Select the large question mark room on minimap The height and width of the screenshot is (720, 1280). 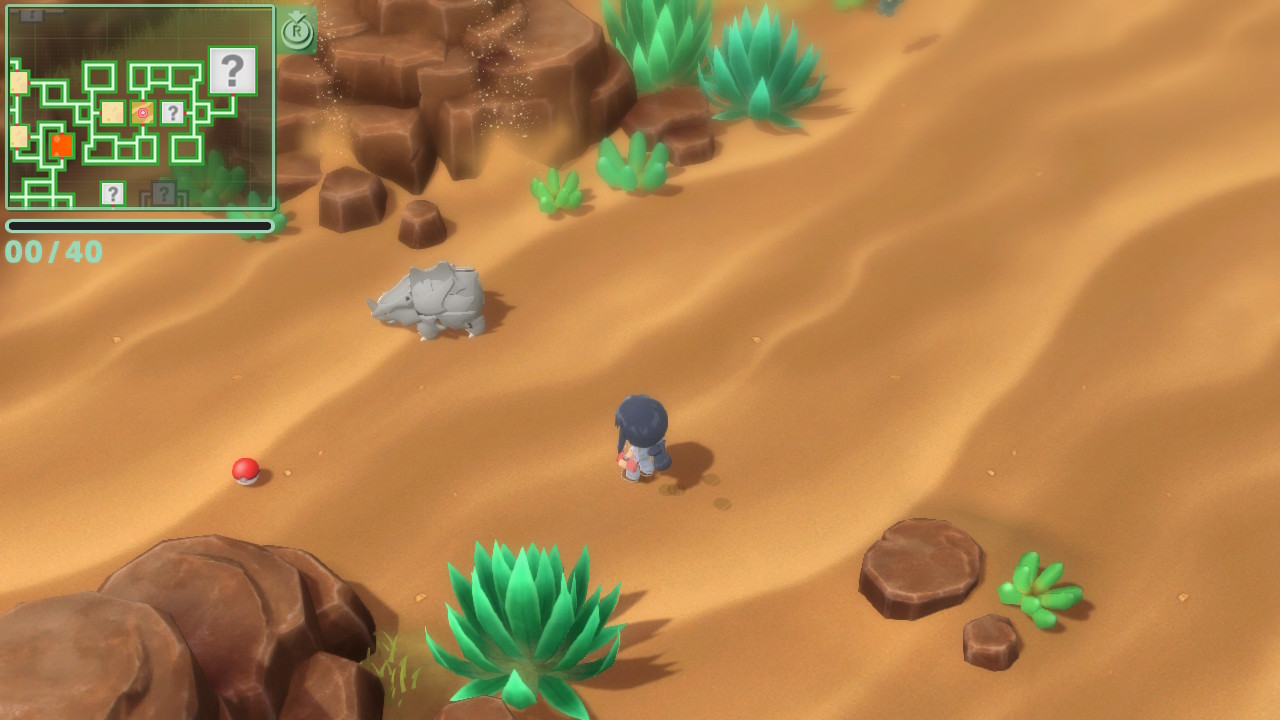[x=232, y=71]
